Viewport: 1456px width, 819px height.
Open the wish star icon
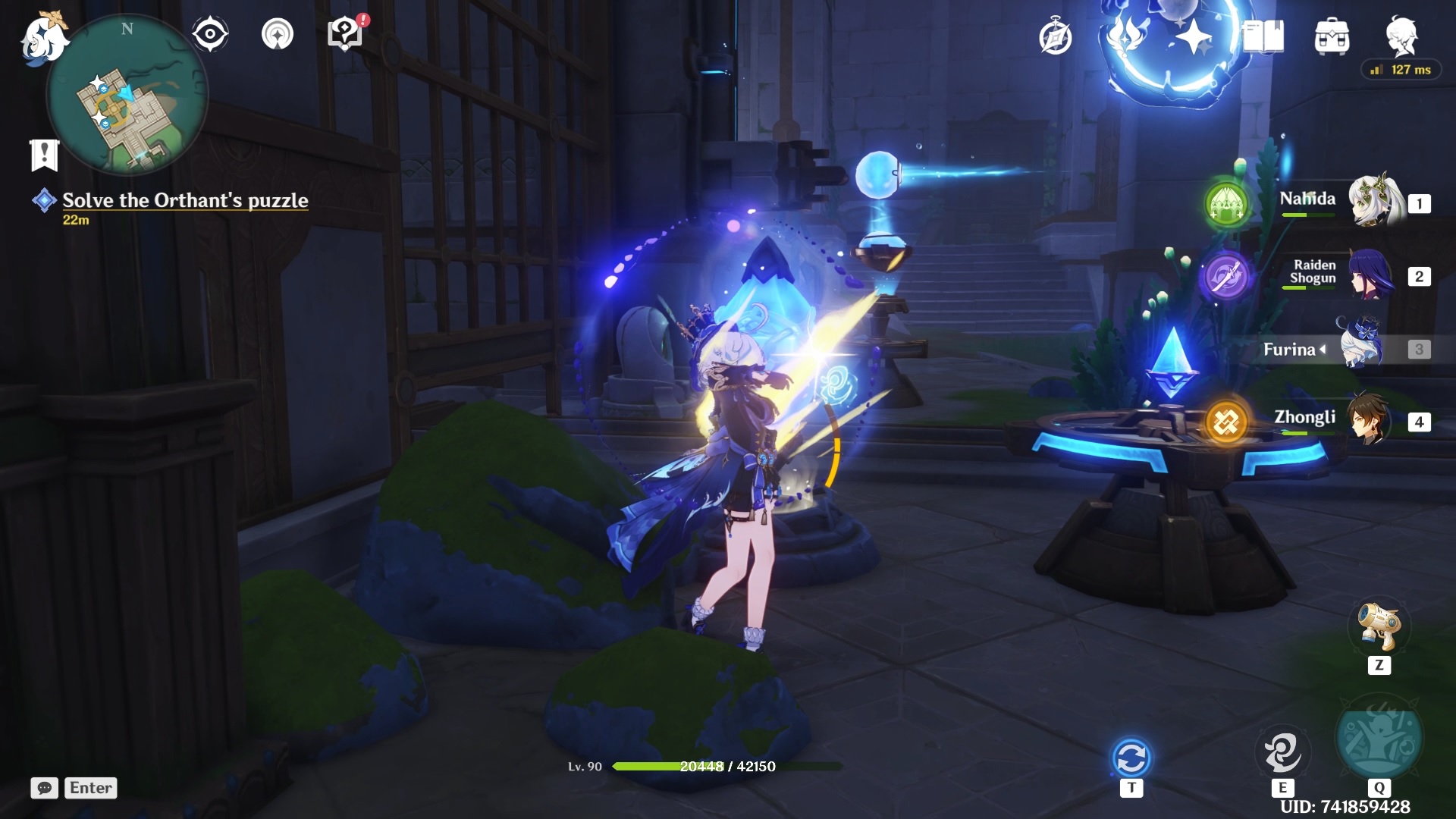1193,37
